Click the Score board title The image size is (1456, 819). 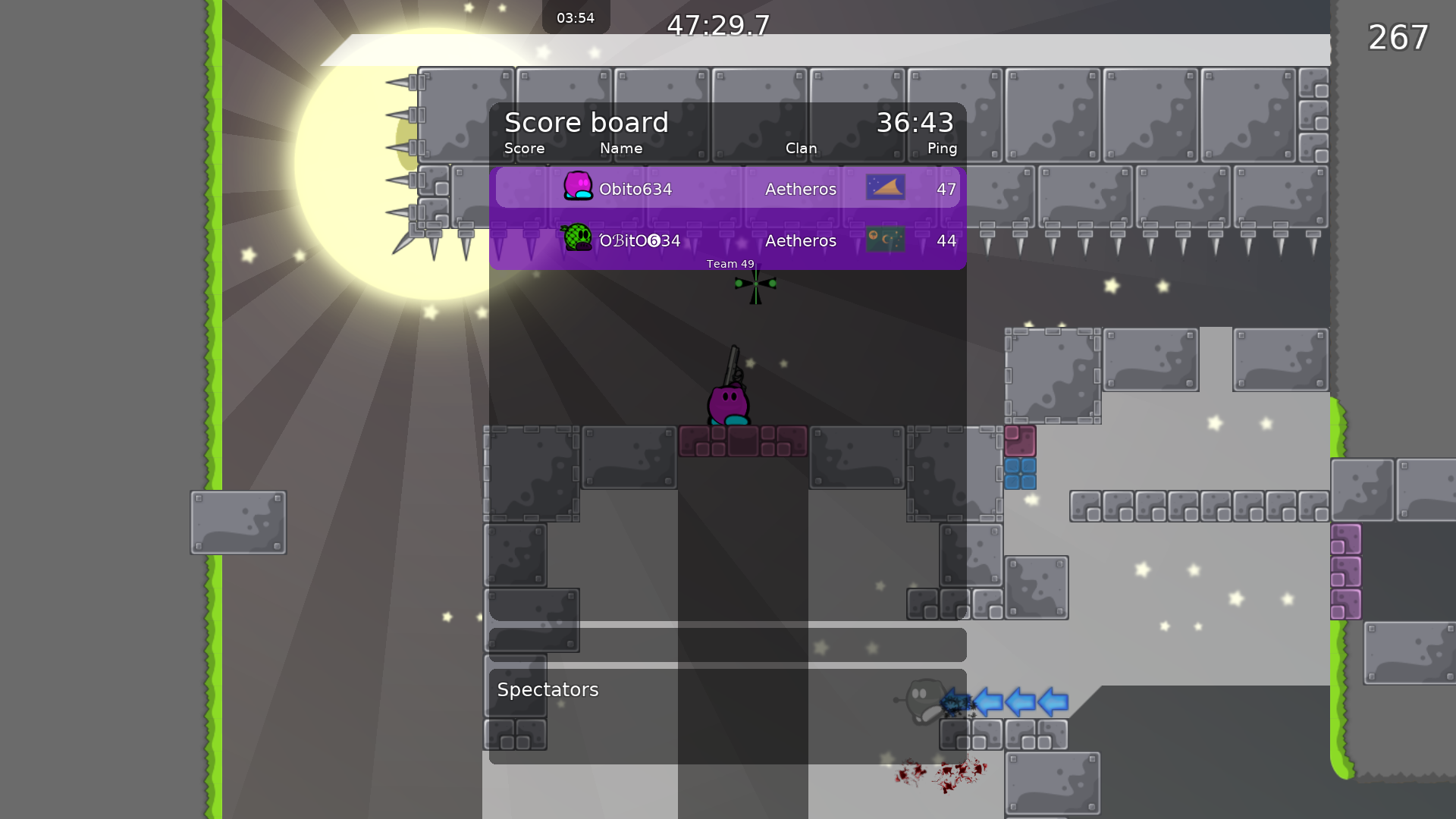(x=586, y=122)
